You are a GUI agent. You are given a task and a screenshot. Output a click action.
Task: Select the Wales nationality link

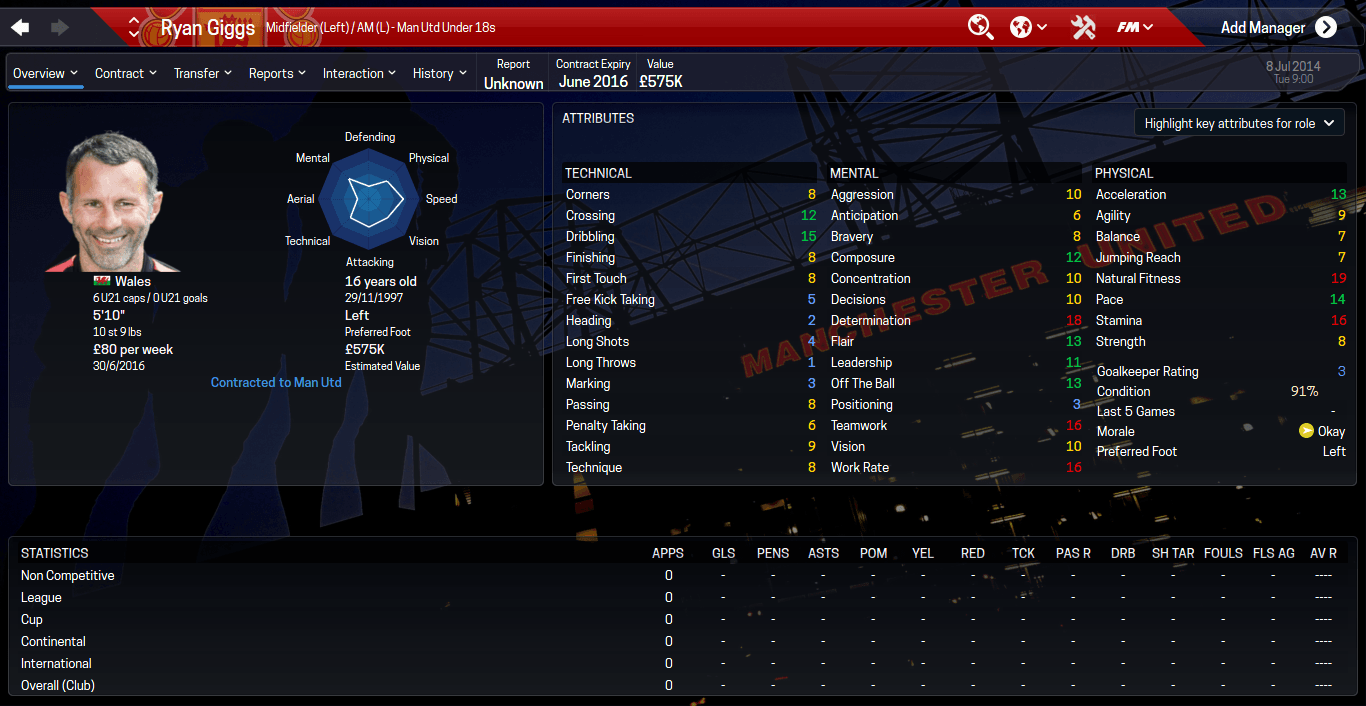pos(132,282)
